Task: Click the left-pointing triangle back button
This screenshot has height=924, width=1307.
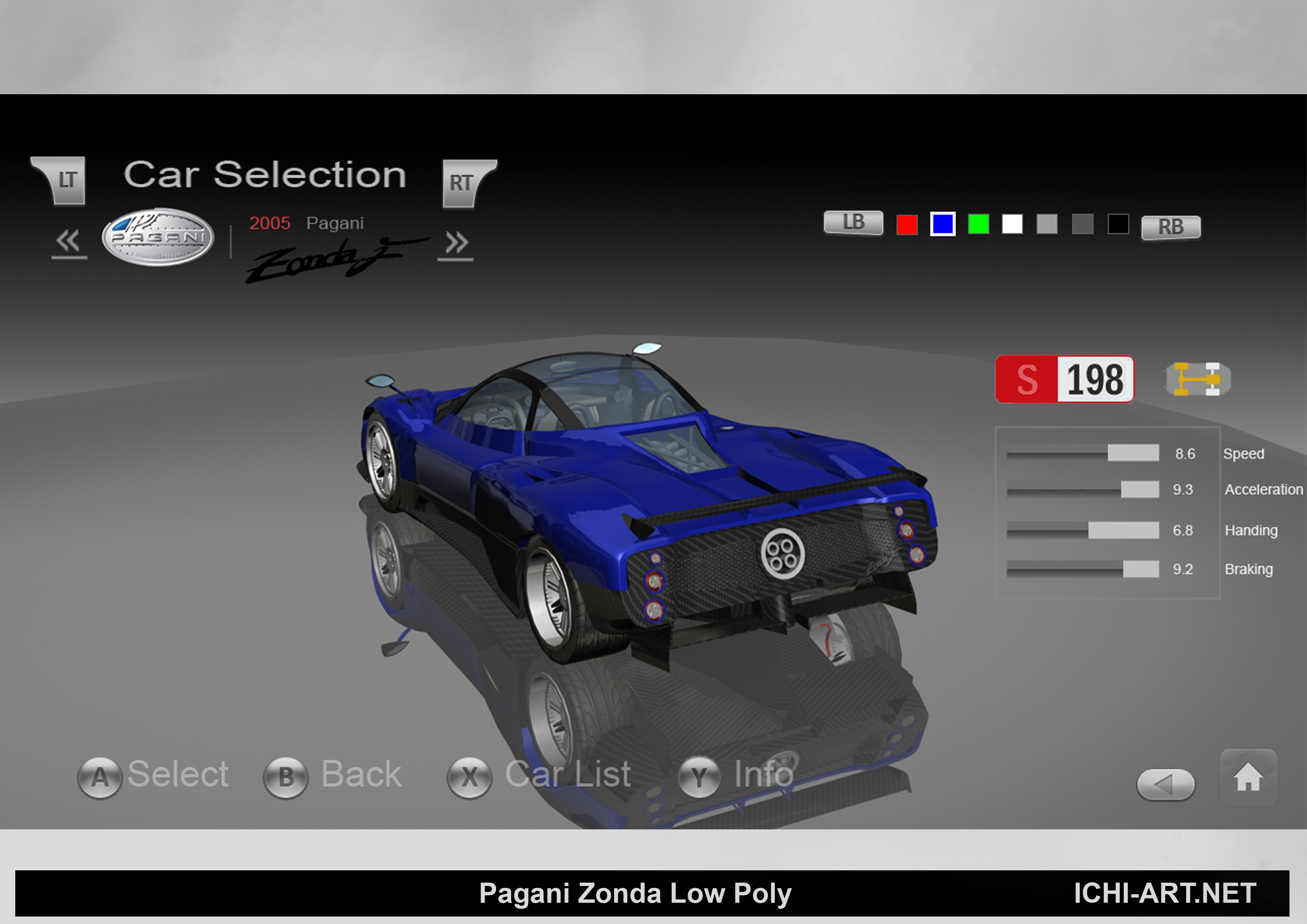Action: click(x=1165, y=785)
